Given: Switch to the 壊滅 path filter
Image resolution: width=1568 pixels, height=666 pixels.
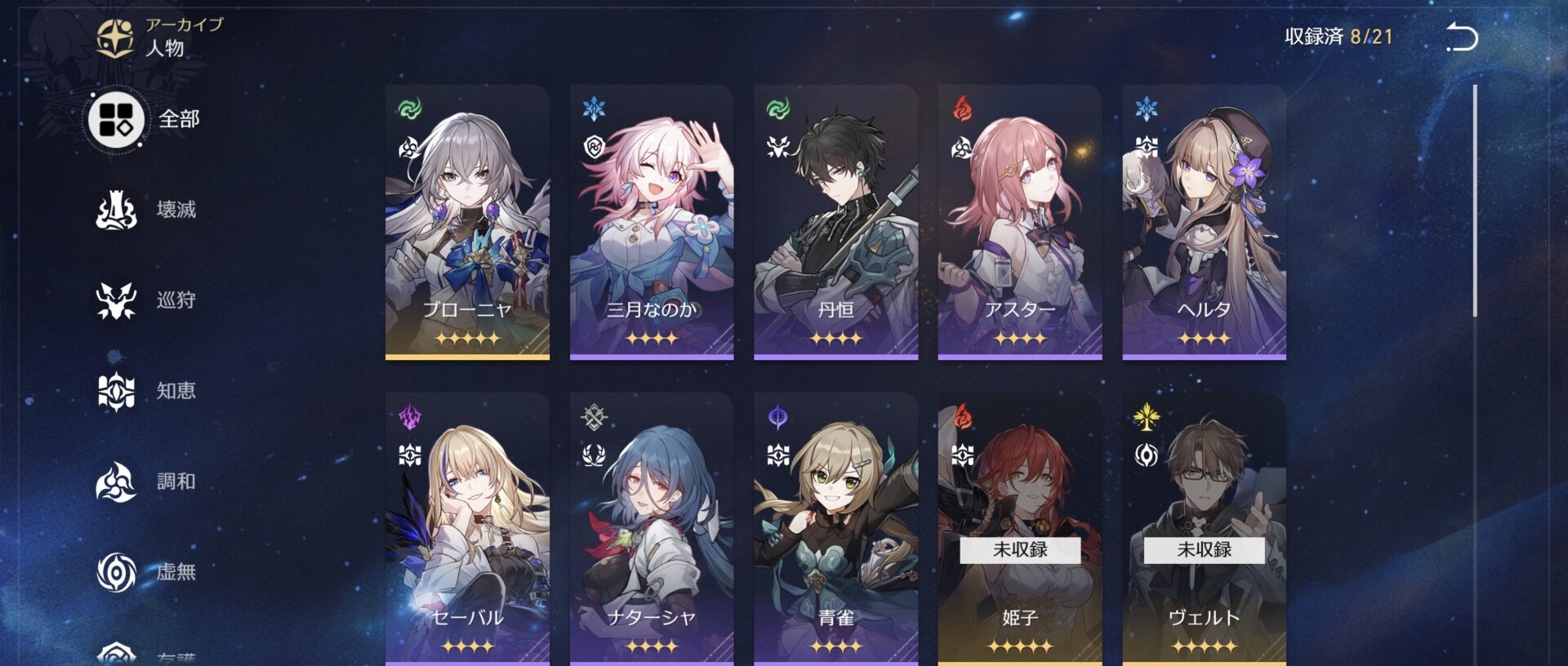Looking at the screenshot, I should (x=147, y=210).
